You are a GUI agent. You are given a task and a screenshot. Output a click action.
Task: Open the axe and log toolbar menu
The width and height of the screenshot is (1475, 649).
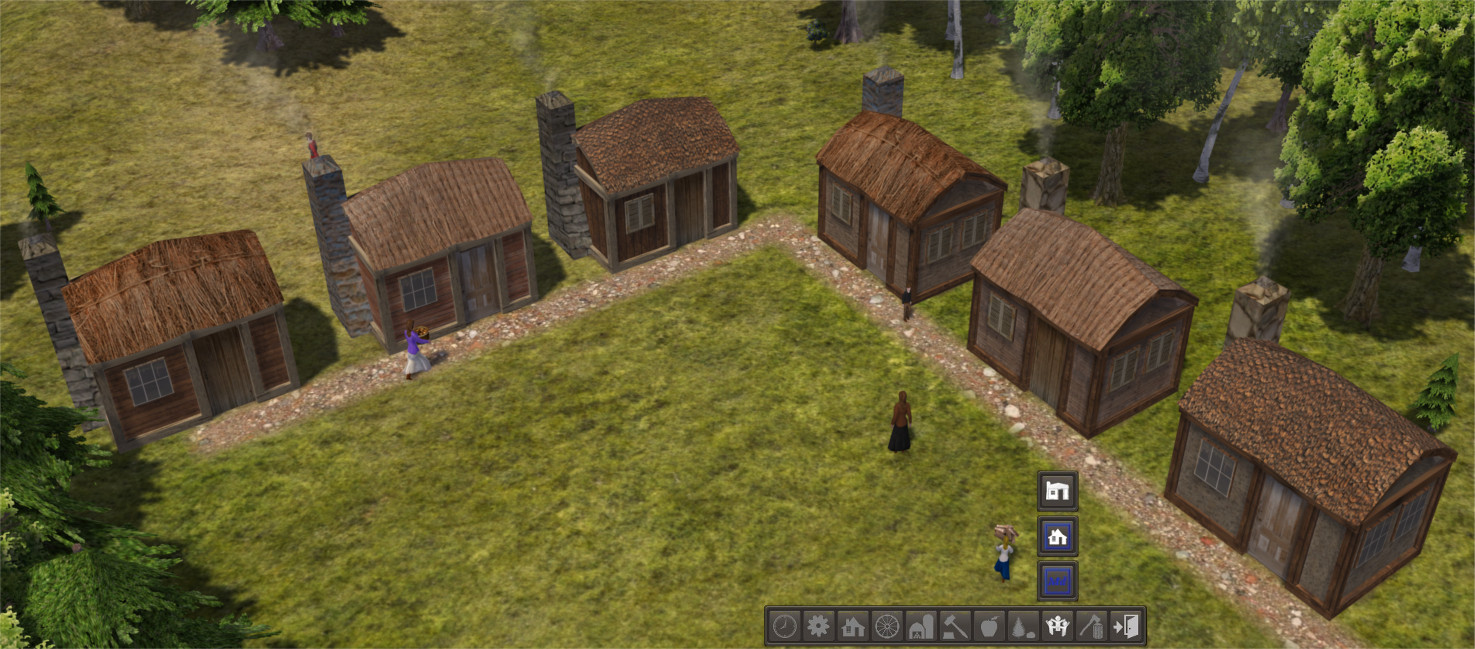(1091, 627)
